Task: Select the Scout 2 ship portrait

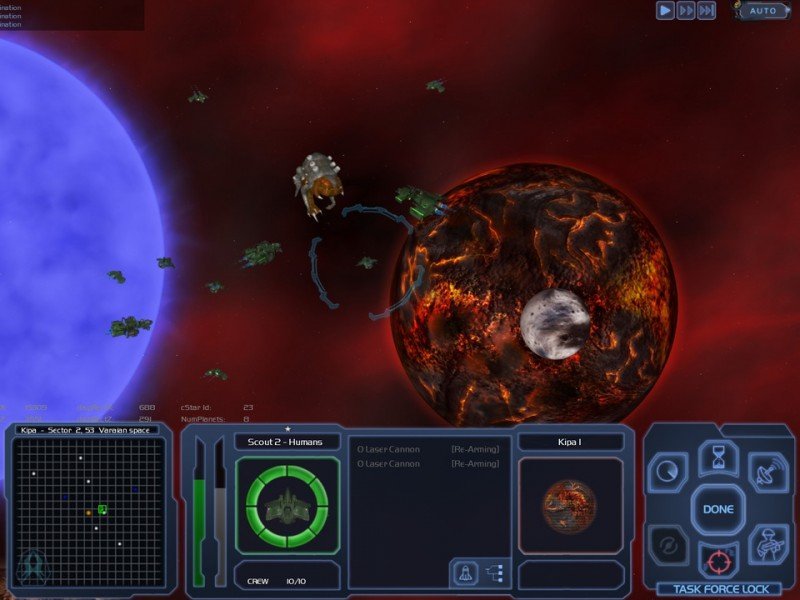Action: (287, 506)
